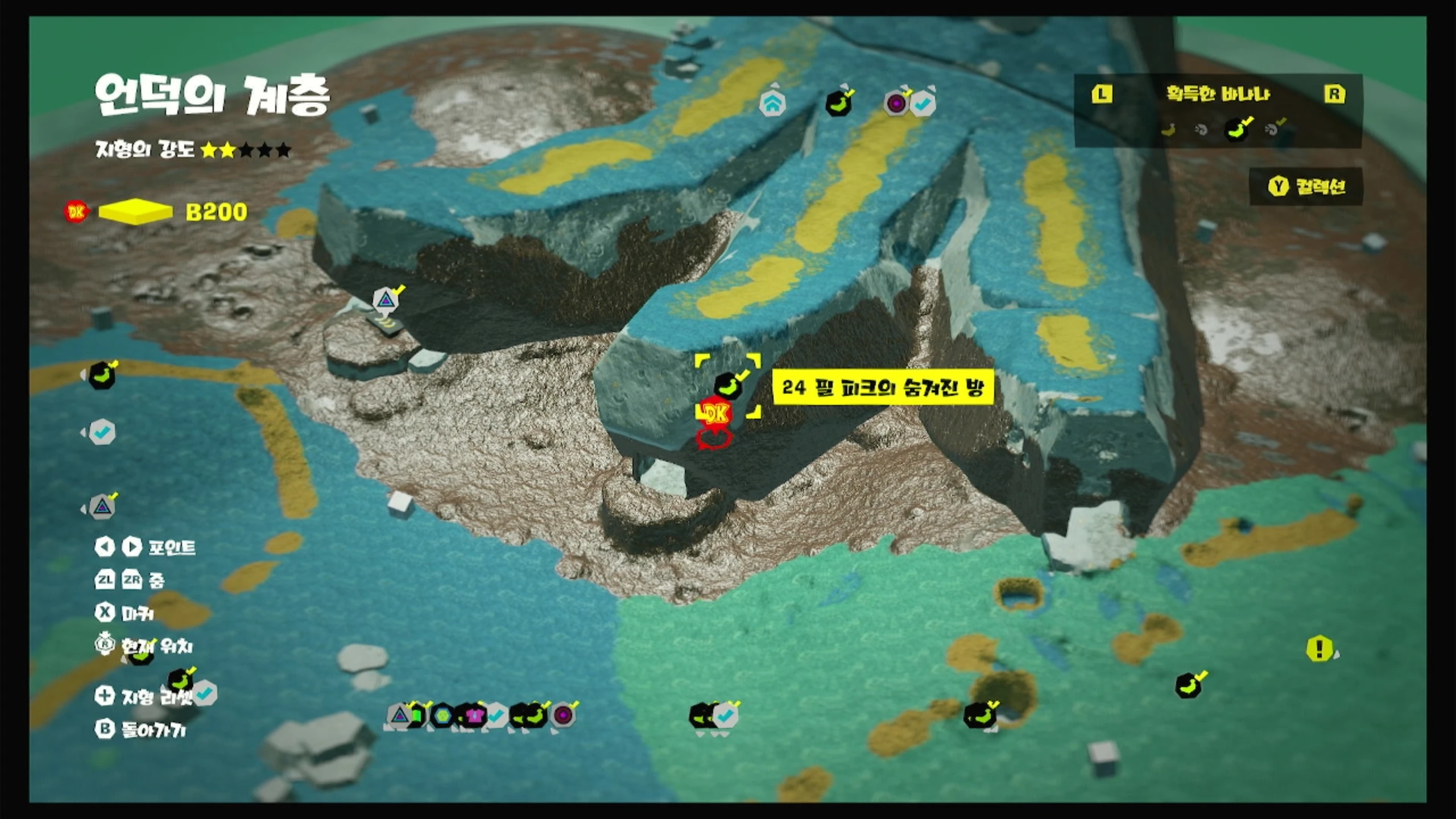
Task: Open the 컬렉션 collection panel
Action: [x=1306, y=187]
